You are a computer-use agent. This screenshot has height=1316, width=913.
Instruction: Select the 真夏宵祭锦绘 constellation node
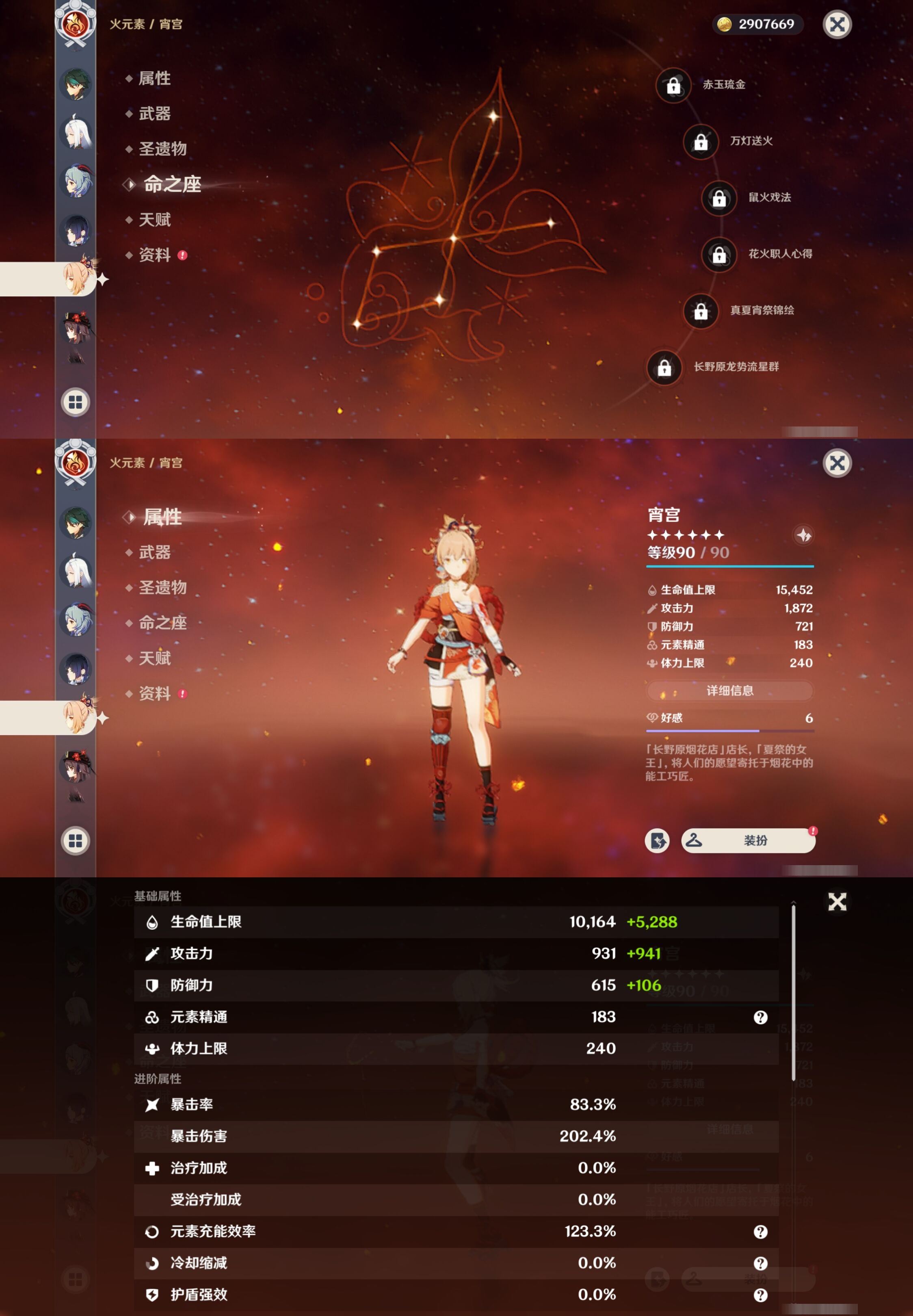pyautogui.click(x=701, y=311)
